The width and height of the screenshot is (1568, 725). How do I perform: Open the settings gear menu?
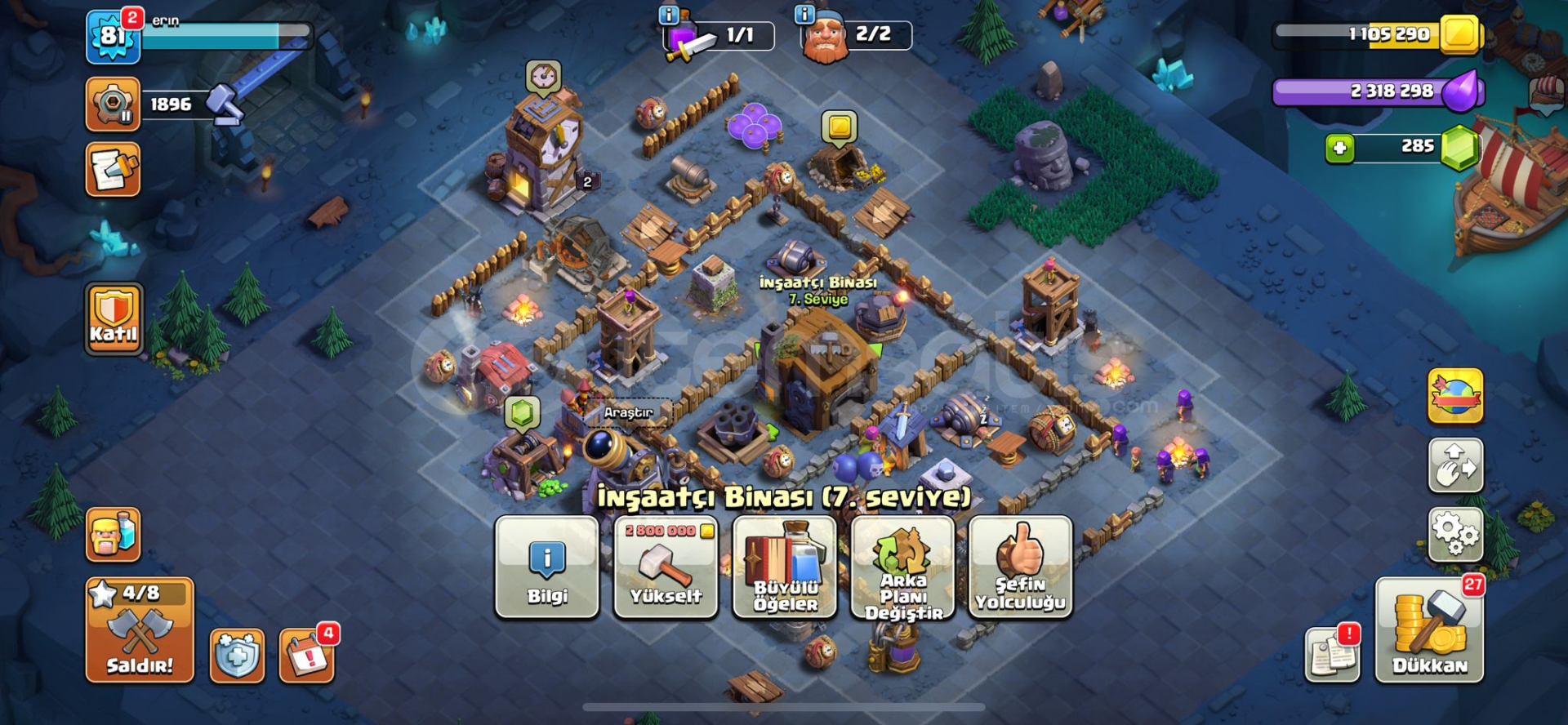coord(1456,543)
